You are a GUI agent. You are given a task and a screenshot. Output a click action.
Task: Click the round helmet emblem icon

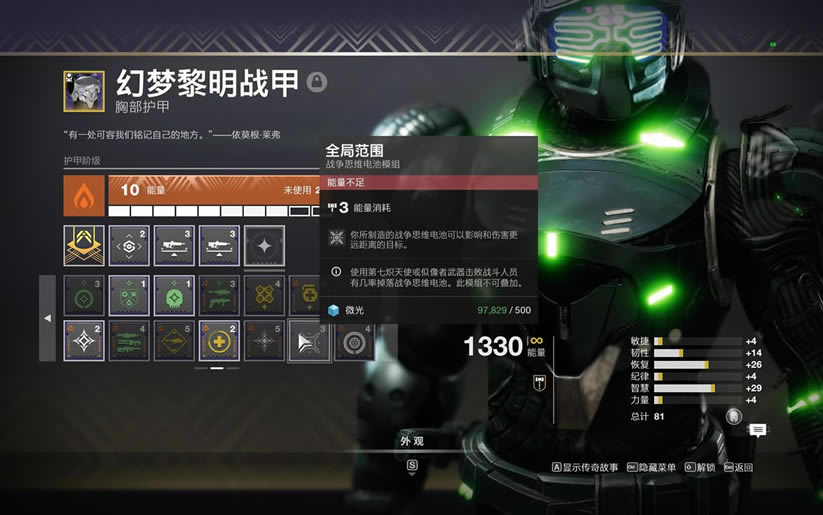[x=734, y=416]
